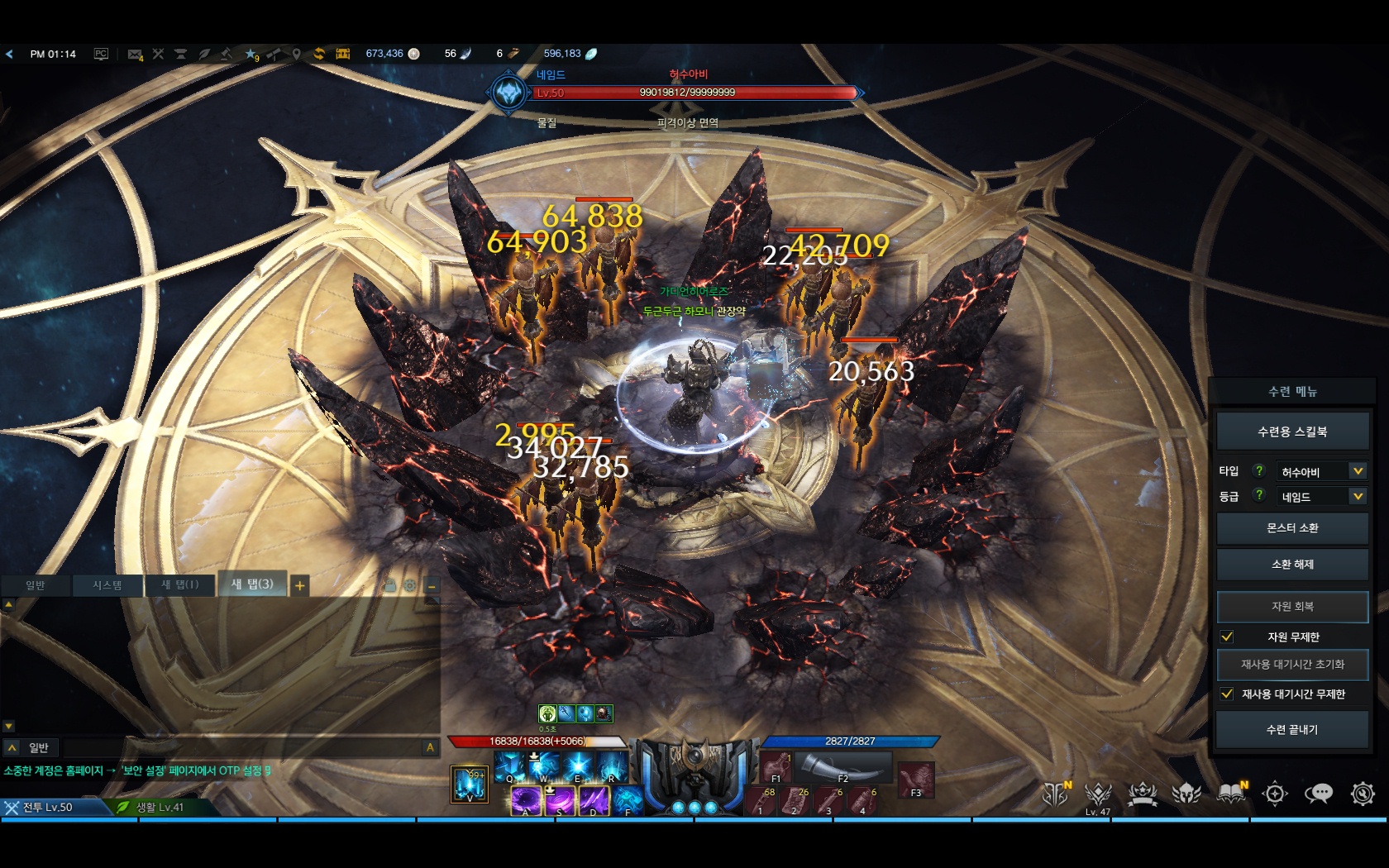Click the 자원 회복 button
The image size is (1389, 868).
1291,607
